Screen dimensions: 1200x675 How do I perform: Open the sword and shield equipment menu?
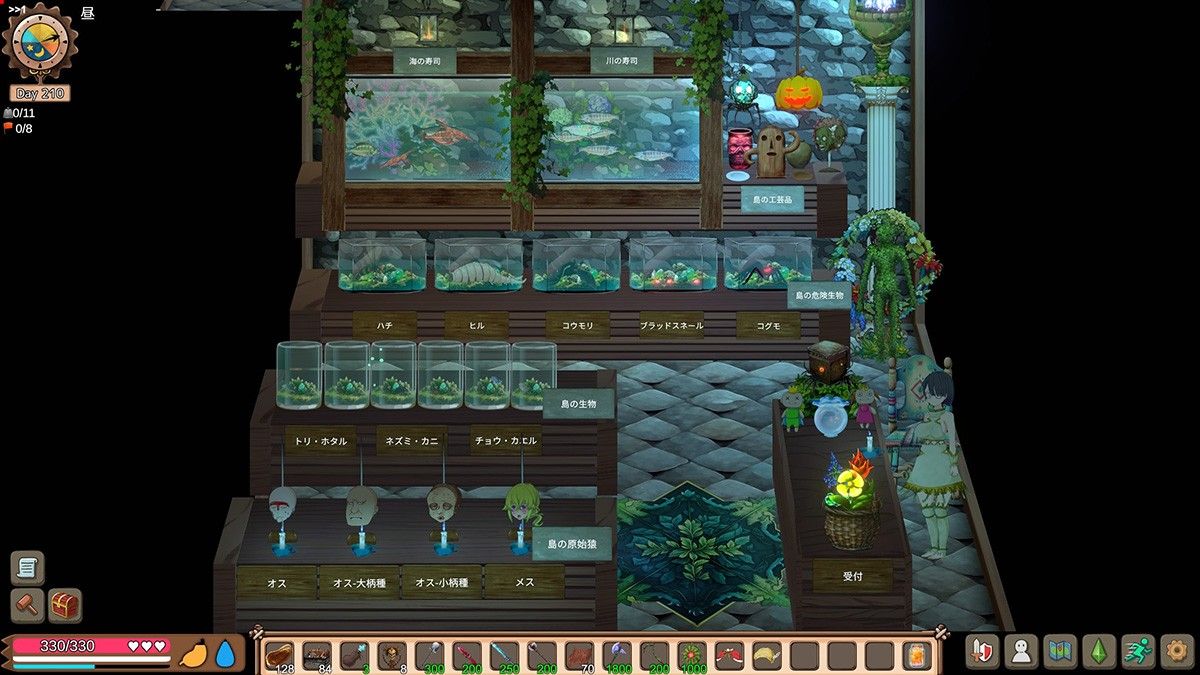coord(982,652)
